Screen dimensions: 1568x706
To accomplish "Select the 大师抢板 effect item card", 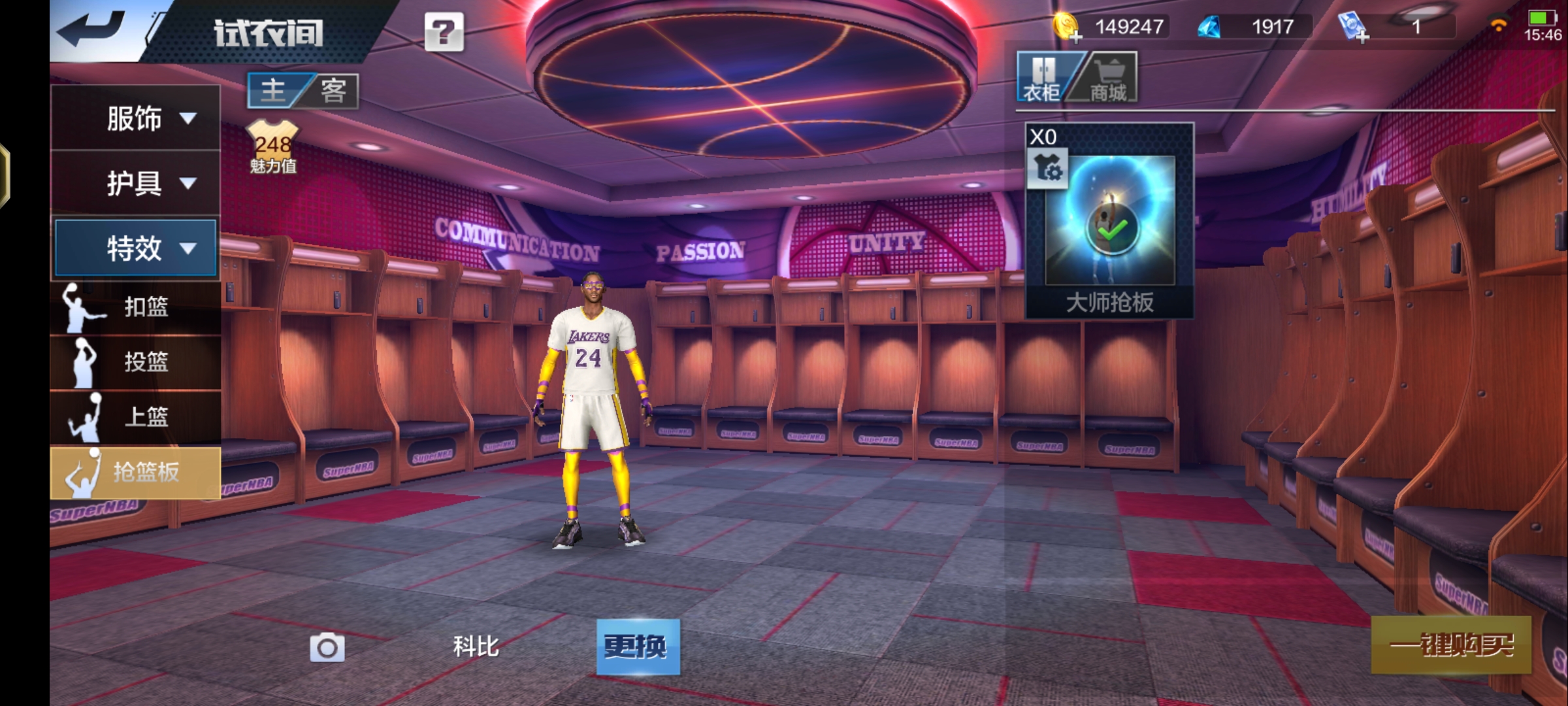I will [1109, 221].
